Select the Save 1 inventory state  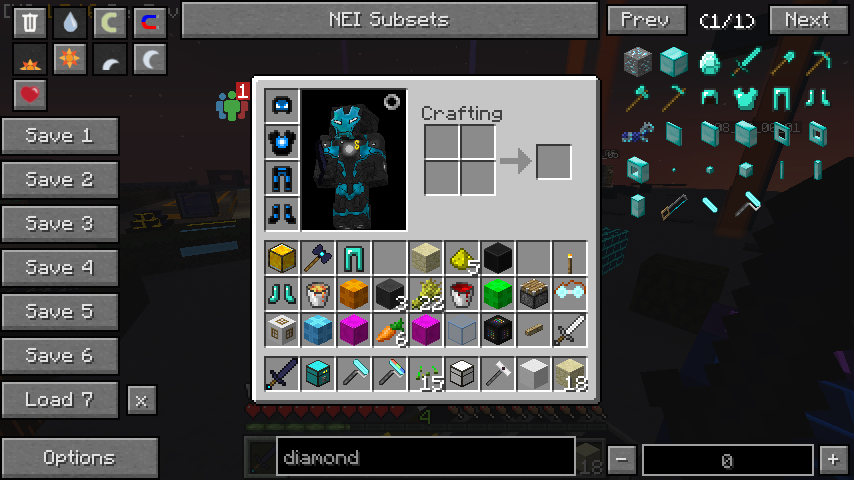[x=60, y=136]
